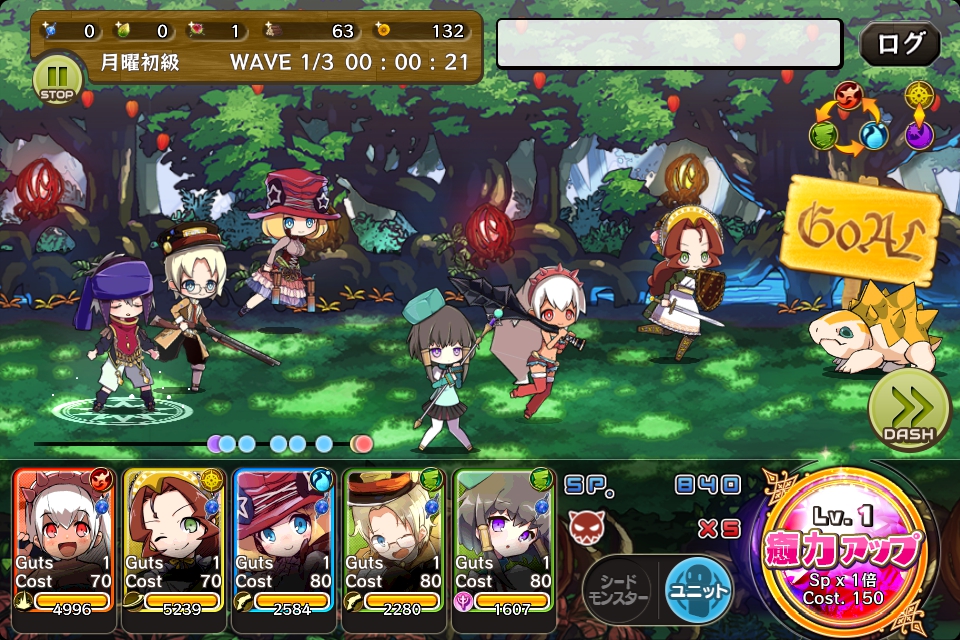
Task: Pick the blond boy with glasses card
Action: coord(395,540)
